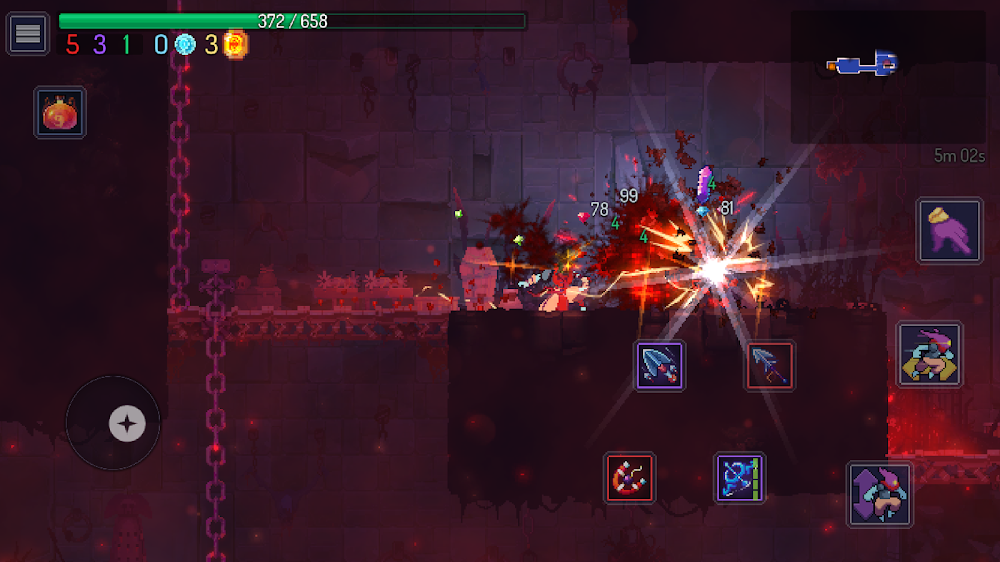This screenshot has width=1000, height=562.
Task: Open the minimap
Action: (x=887, y=76)
